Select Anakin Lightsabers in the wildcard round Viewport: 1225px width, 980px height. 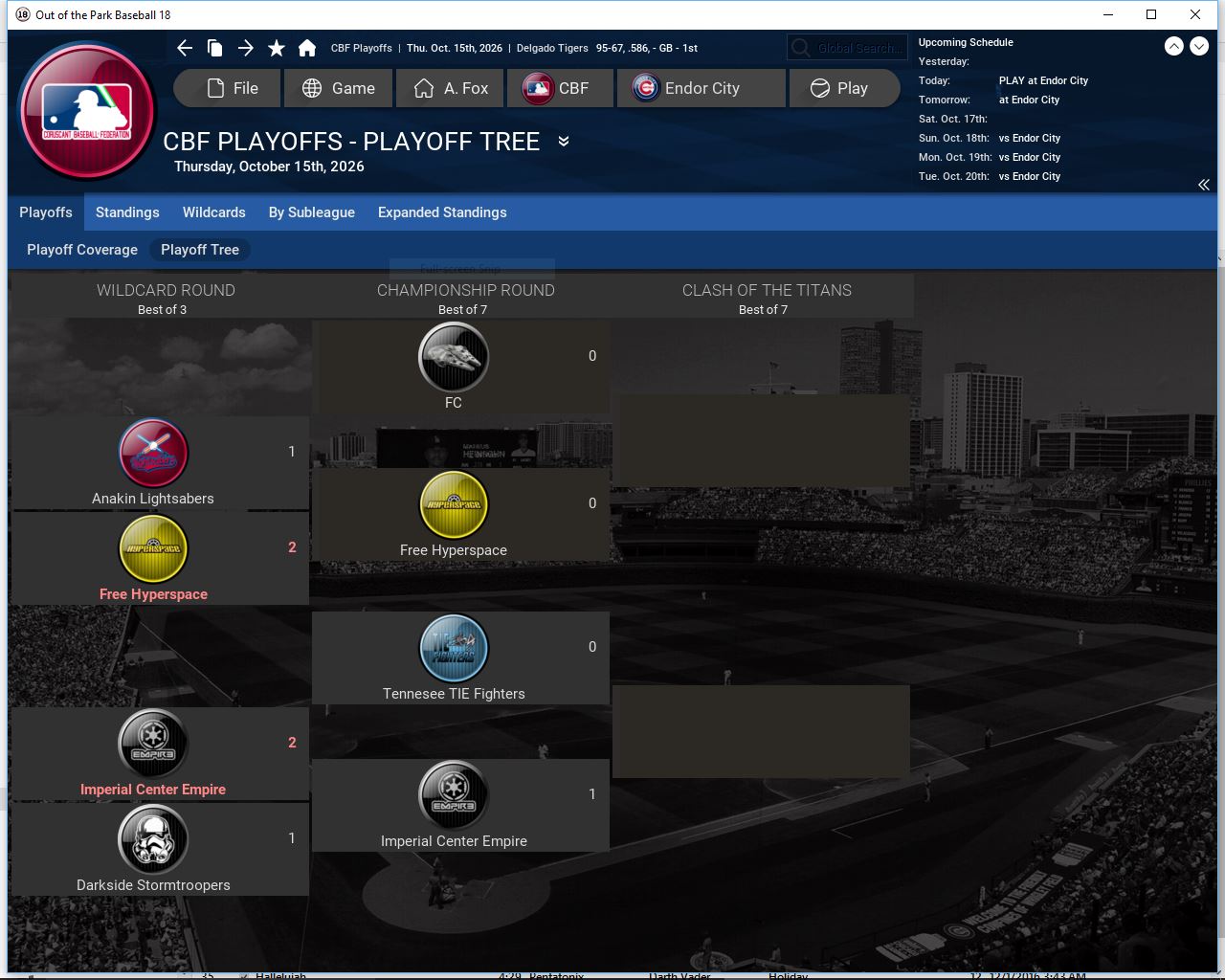(x=153, y=464)
